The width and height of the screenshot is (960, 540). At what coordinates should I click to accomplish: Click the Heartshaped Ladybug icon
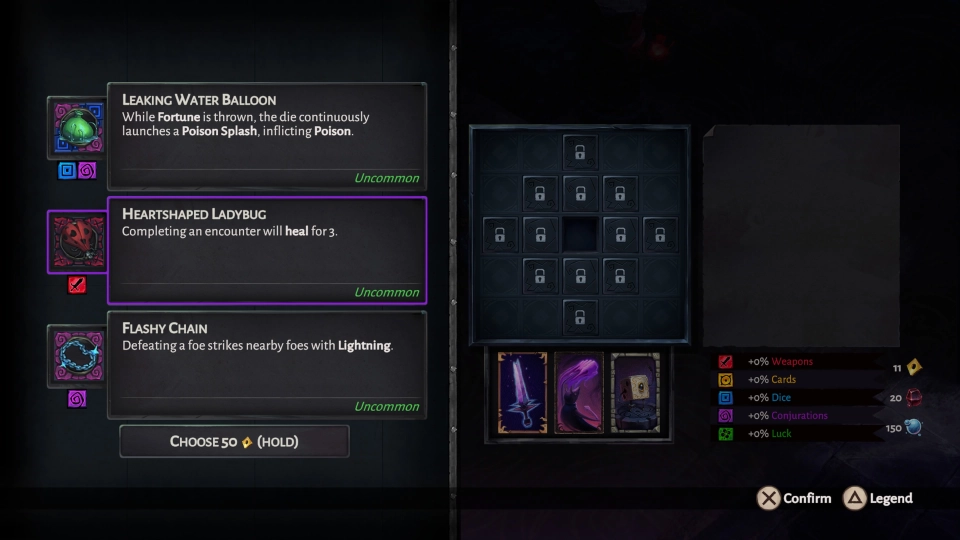(77, 242)
